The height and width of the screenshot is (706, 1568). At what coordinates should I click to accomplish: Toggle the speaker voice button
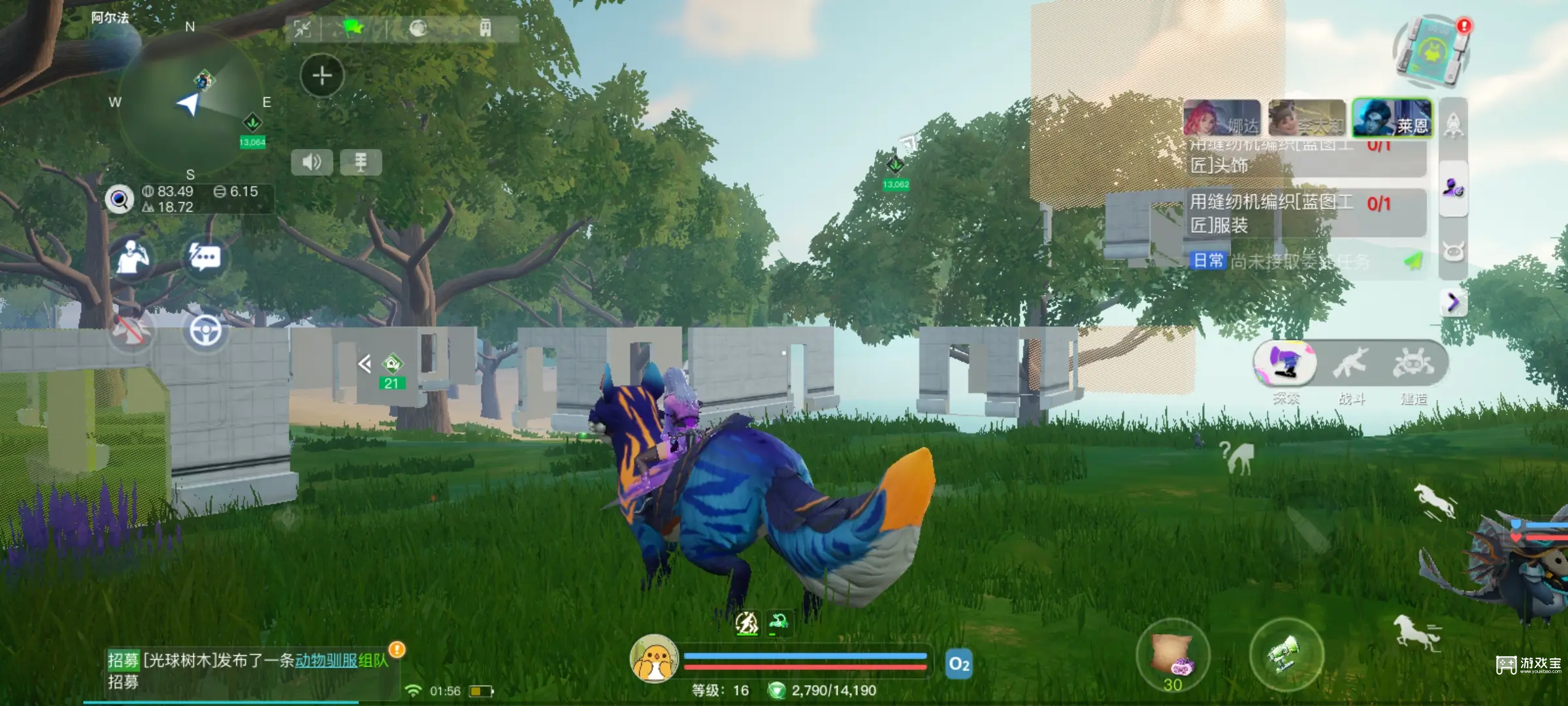(312, 162)
